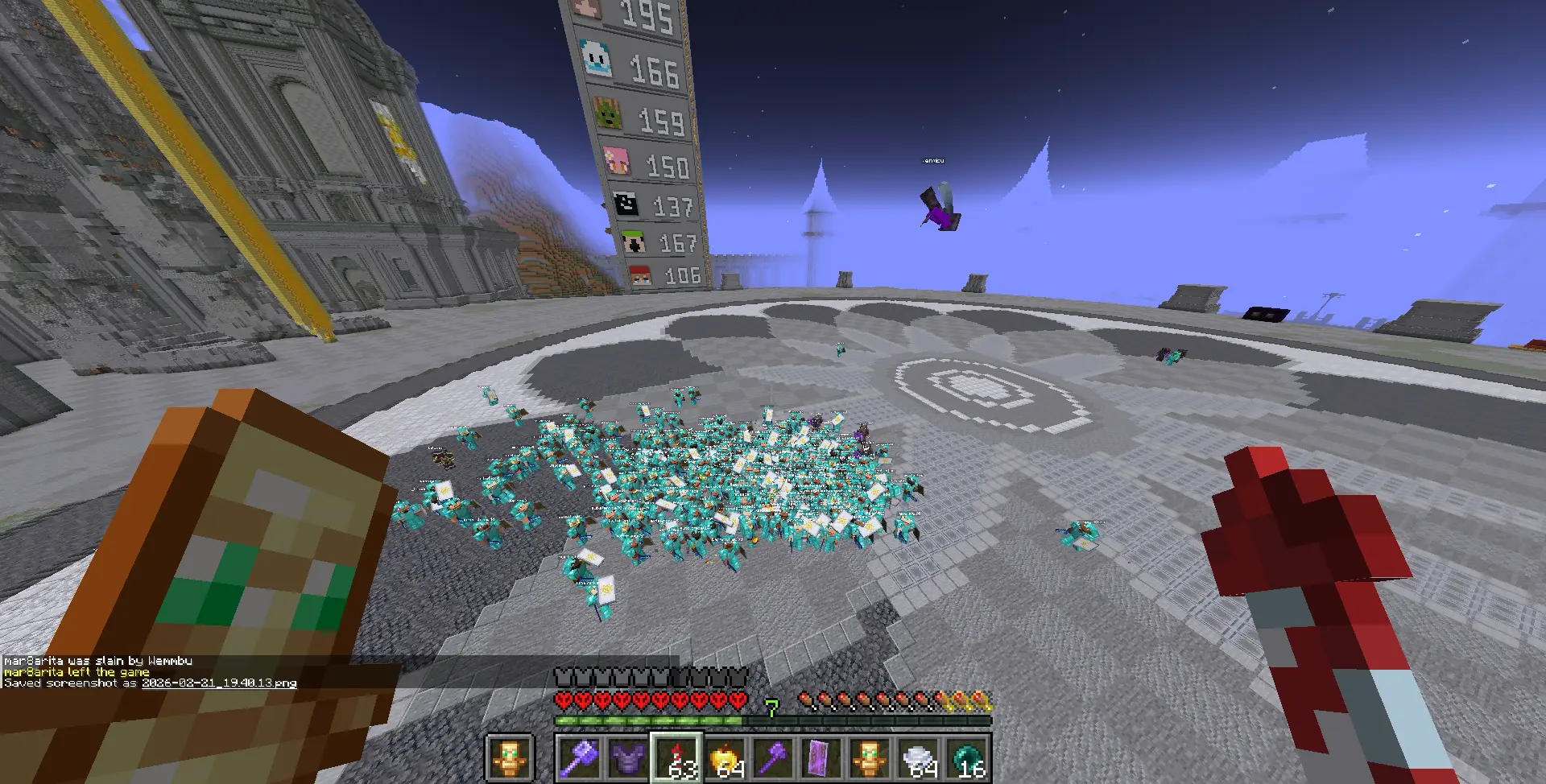Click the death message mentioning Wemmbu
The width and height of the screenshot is (1546, 784).
99,660
